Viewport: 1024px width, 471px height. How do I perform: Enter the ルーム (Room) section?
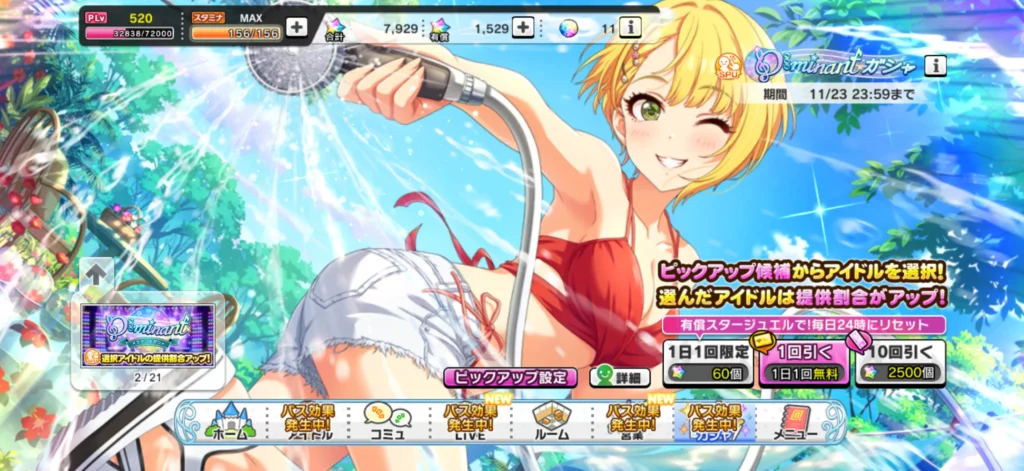549,421
